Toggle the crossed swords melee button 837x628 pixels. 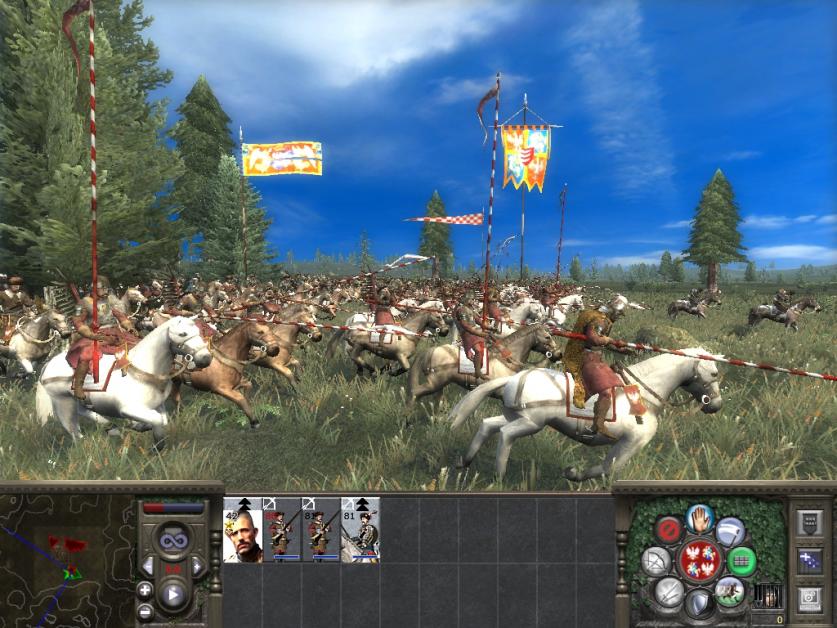click(x=668, y=592)
